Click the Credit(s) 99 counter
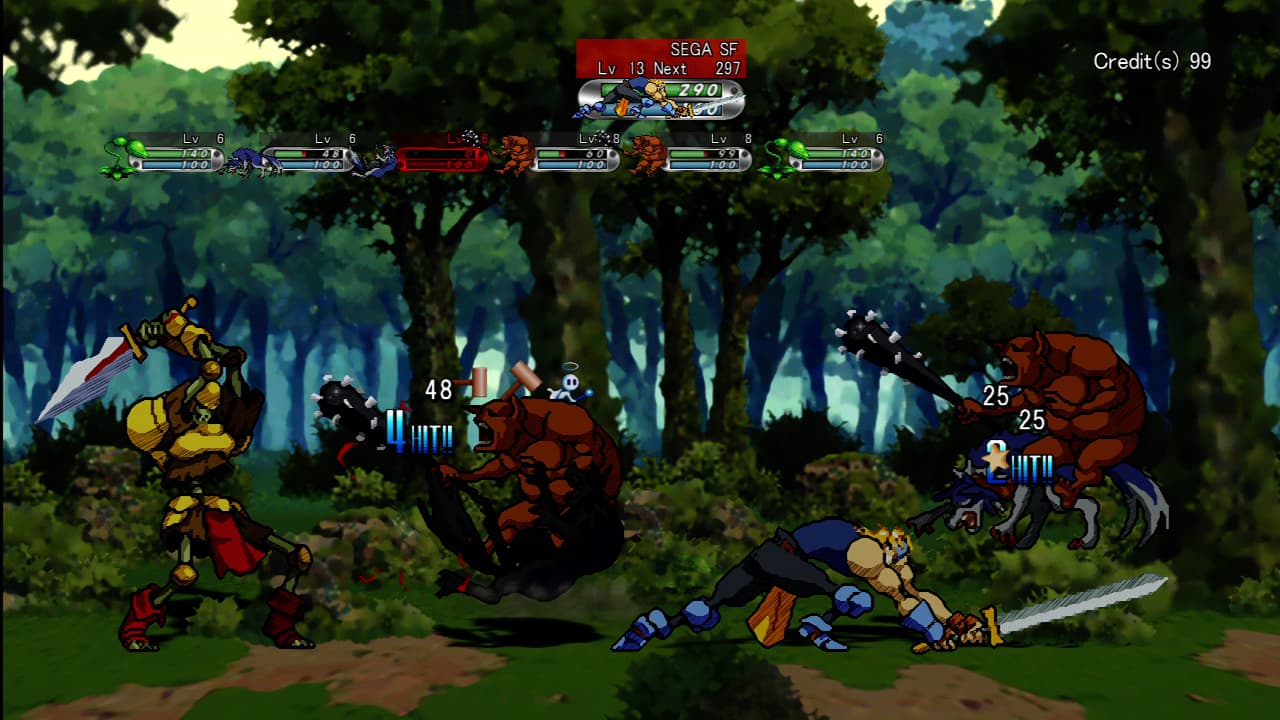 (1150, 61)
